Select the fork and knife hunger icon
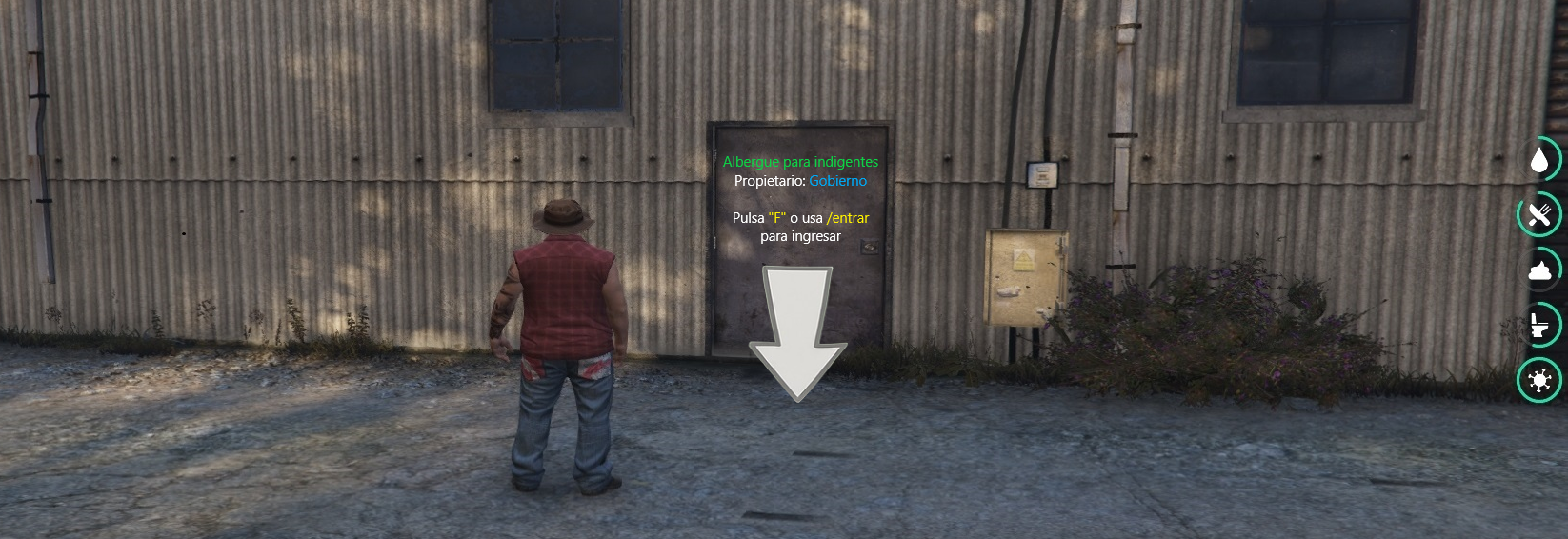 click(1539, 214)
